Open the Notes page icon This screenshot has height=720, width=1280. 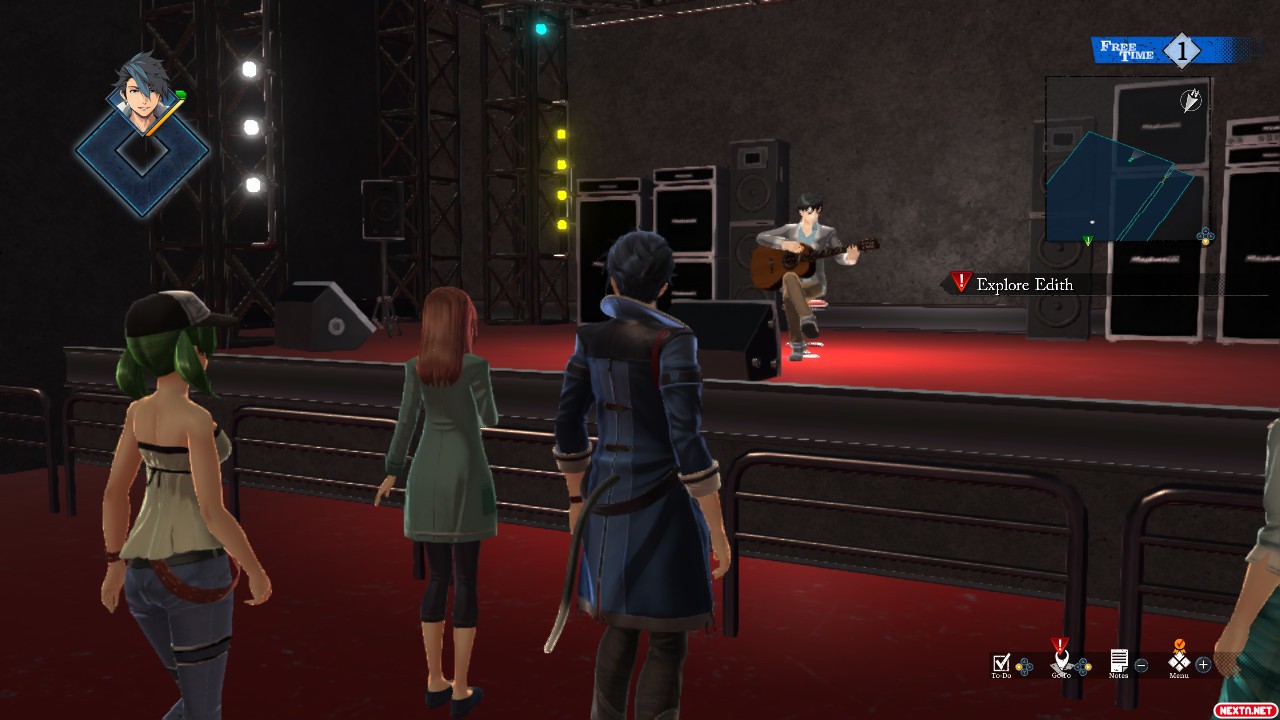1119,661
